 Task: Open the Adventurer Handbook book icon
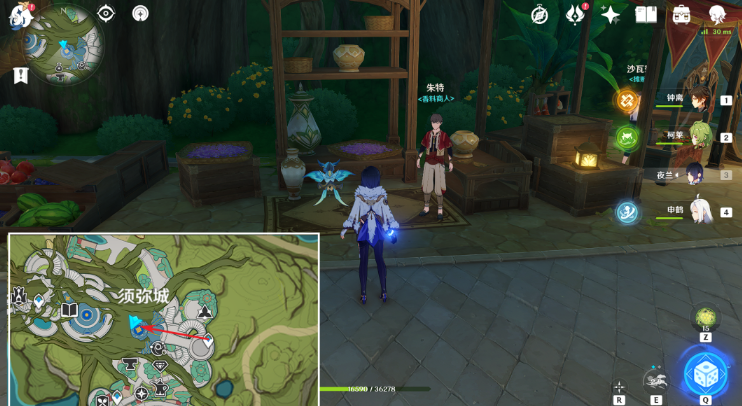point(645,14)
